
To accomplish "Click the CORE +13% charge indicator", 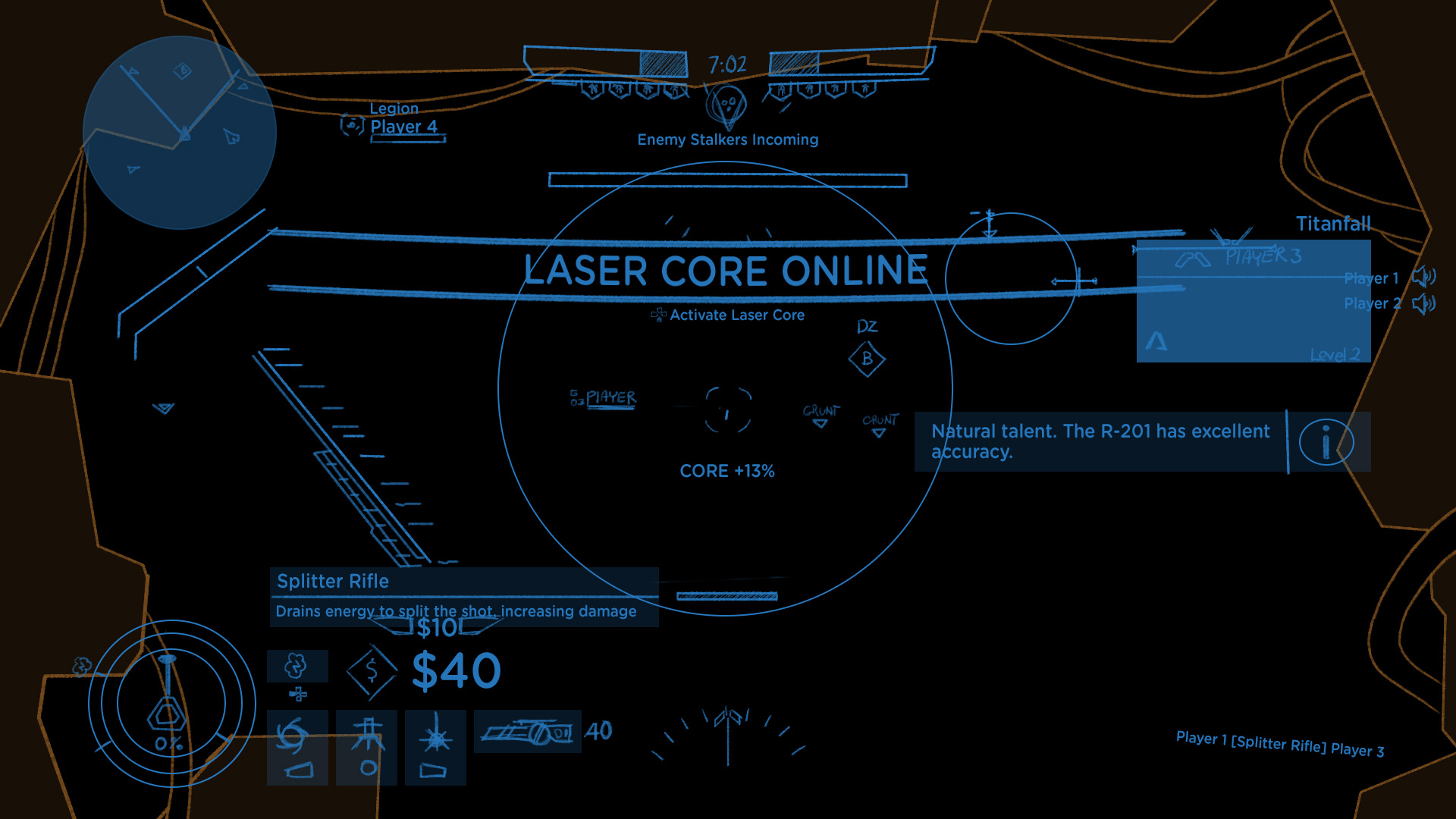I will tap(727, 470).
